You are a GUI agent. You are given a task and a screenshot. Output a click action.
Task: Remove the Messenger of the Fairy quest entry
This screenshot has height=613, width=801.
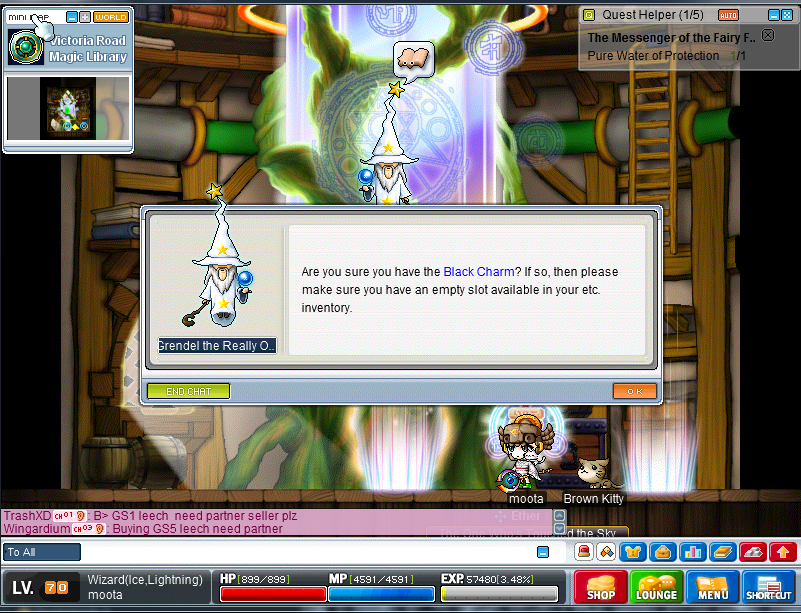pyautogui.click(x=768, y=35)
